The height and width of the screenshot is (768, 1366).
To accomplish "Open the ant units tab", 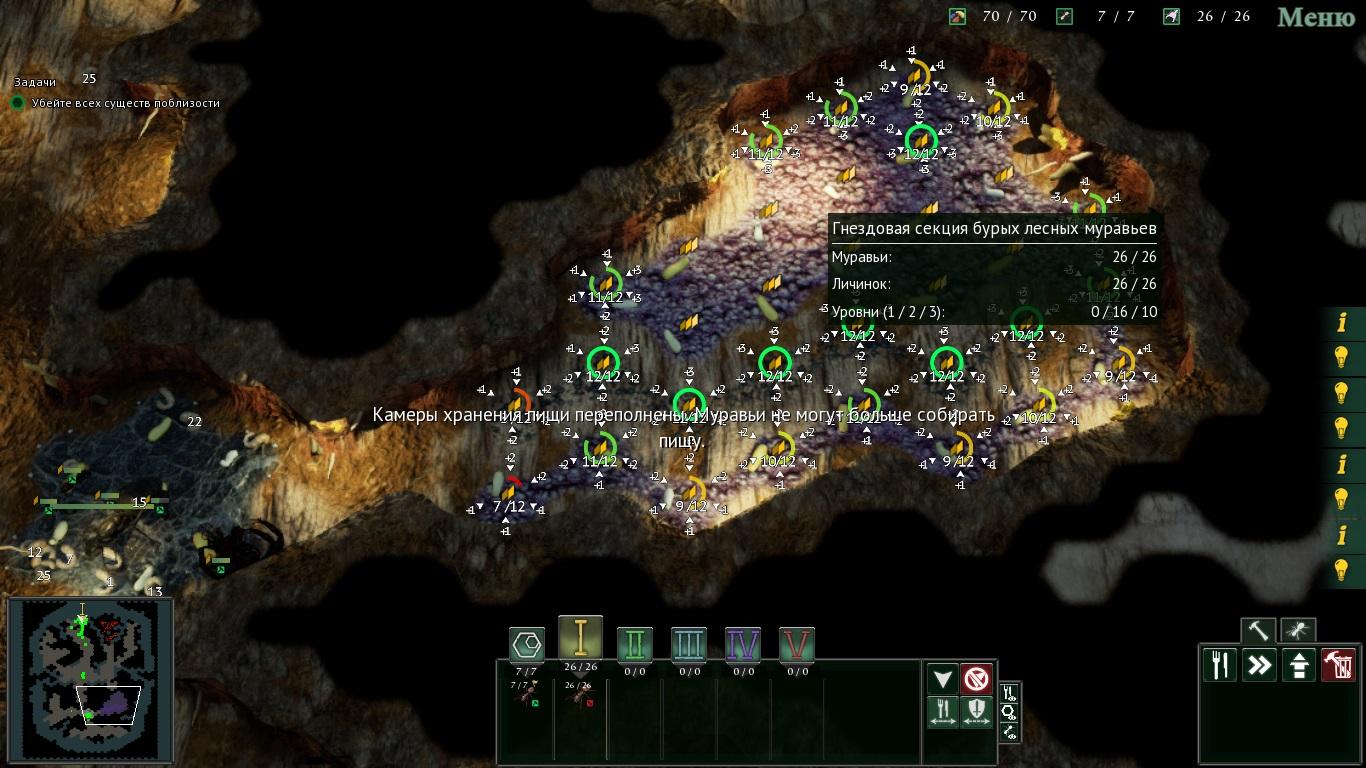I will pyautogui.click(x=1298, y=631).
